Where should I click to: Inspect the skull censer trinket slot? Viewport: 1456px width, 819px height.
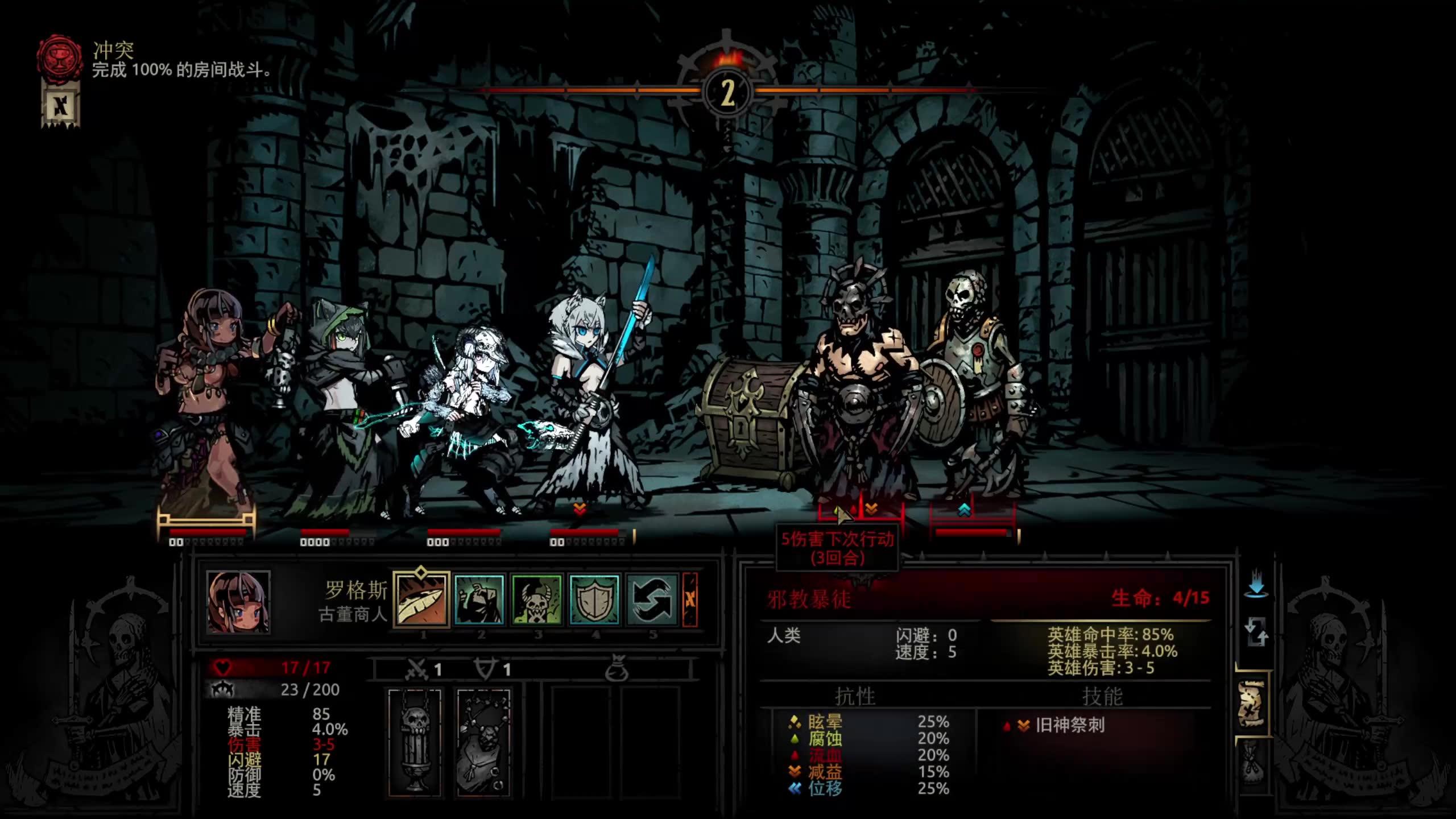coord(415,742)
